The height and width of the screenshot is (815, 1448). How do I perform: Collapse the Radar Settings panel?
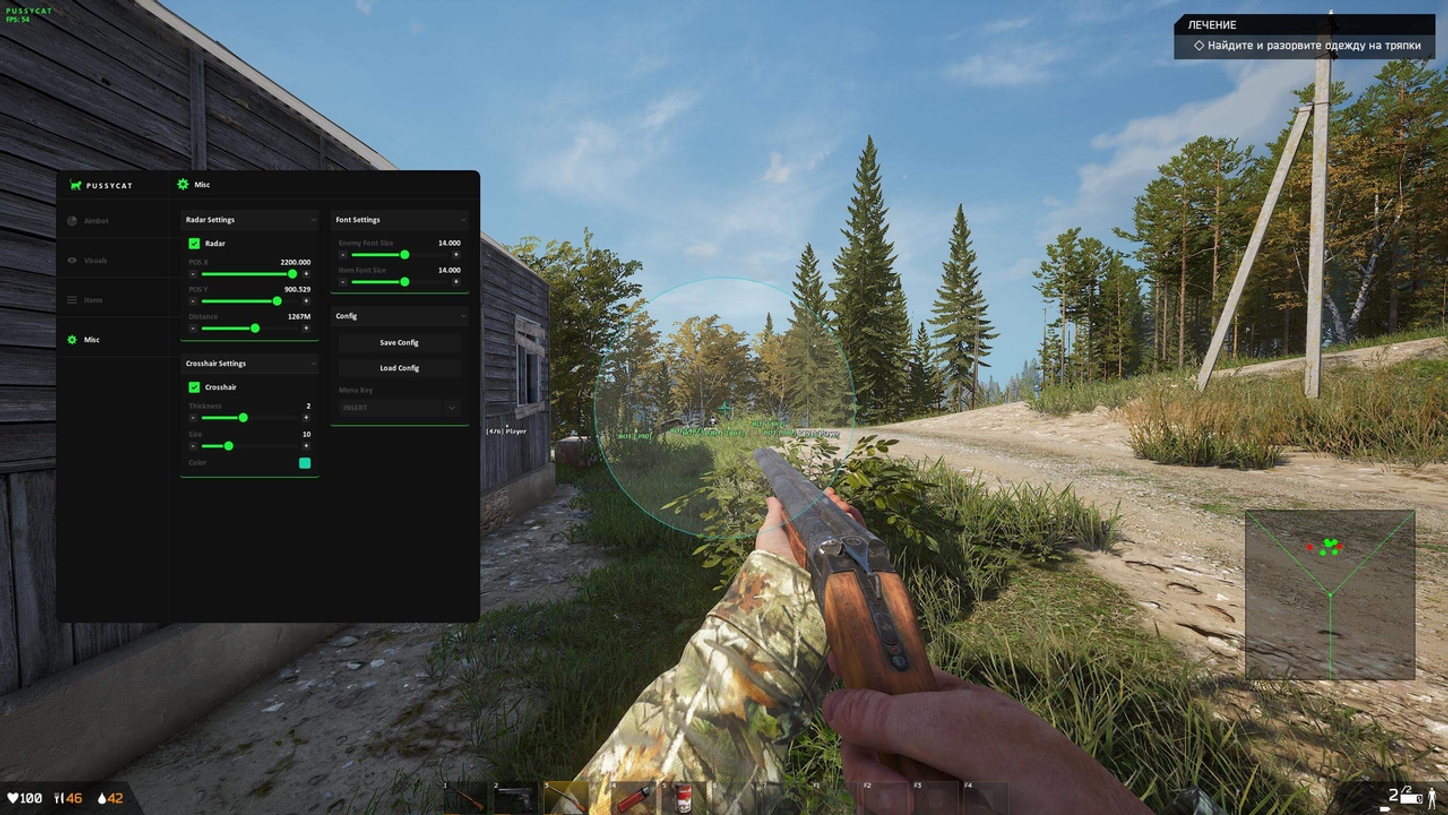(313, 220)
